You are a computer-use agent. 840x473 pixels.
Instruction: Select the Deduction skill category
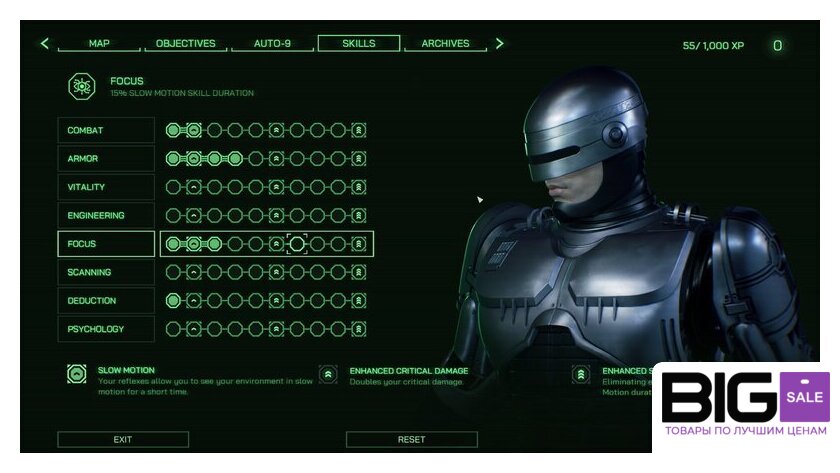[x=106, y=301]
